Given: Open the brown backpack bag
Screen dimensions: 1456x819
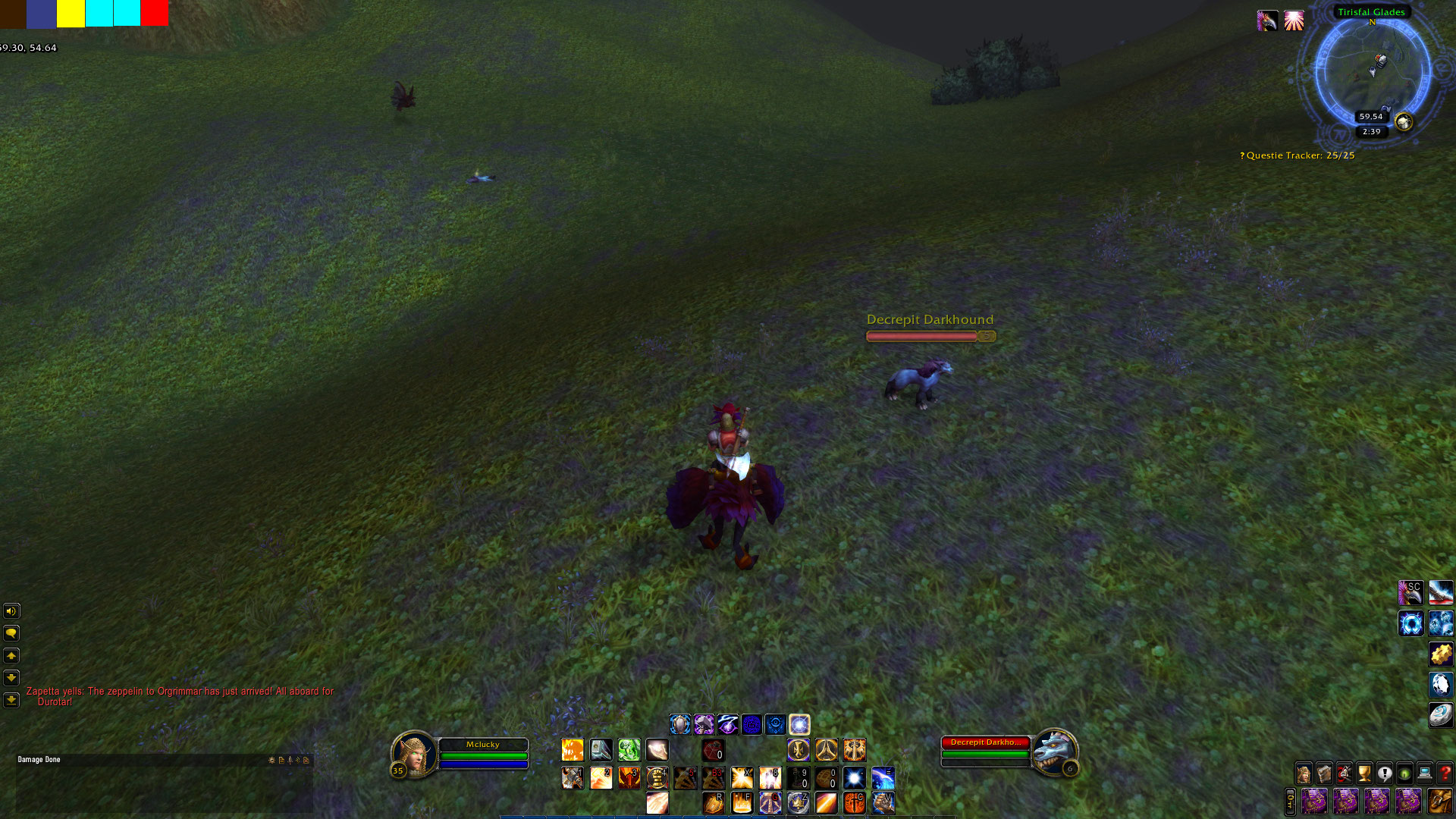Looking at the screenshot, I should pyautogui.click(x=1439, y=801).
